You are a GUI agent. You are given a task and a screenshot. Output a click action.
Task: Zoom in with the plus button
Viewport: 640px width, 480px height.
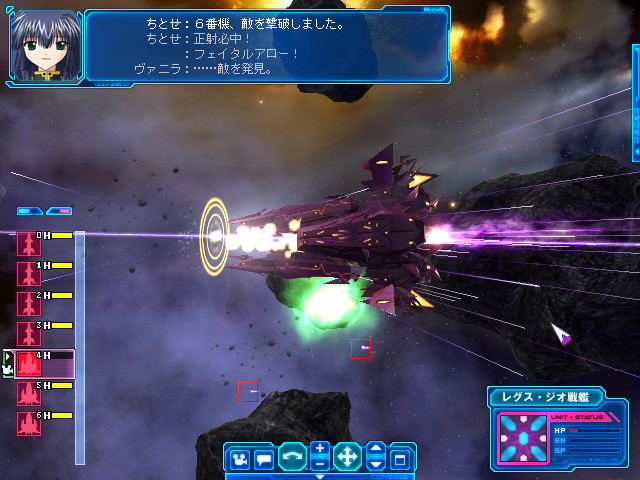(x=319, y=449)
